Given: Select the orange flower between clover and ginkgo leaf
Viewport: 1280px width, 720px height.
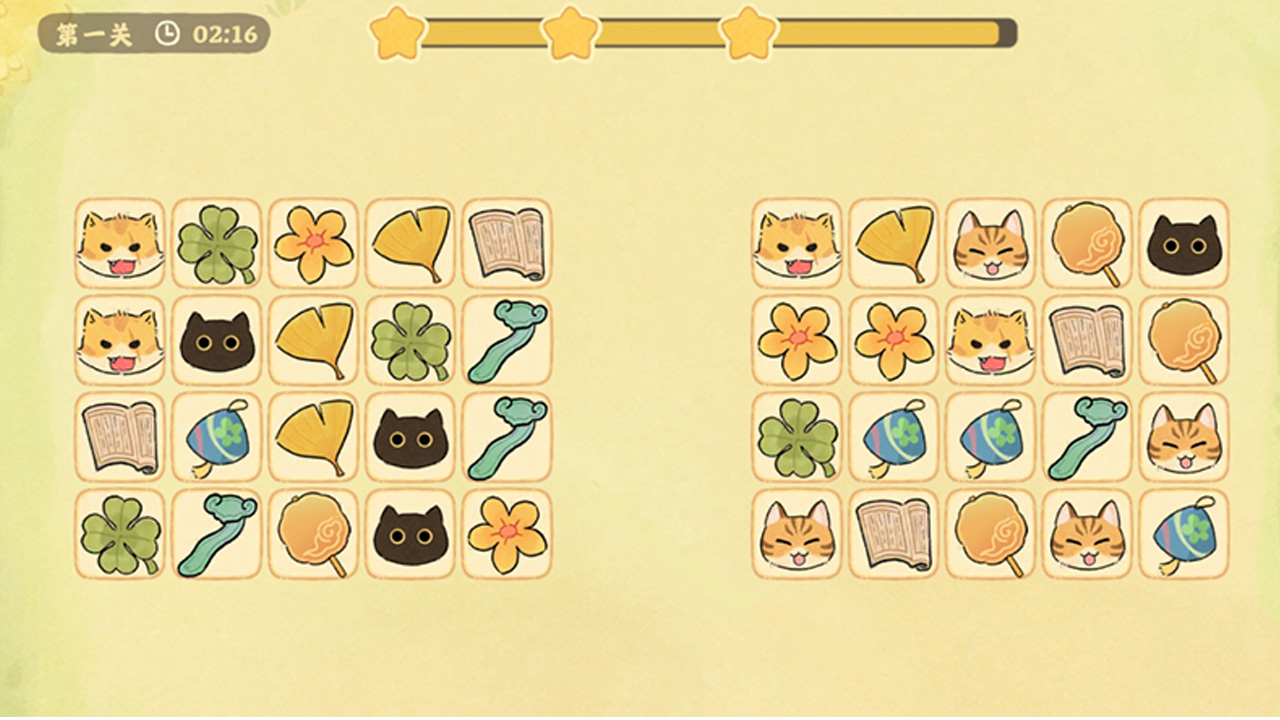Looking at the screenshot, I should click(313, 243).
